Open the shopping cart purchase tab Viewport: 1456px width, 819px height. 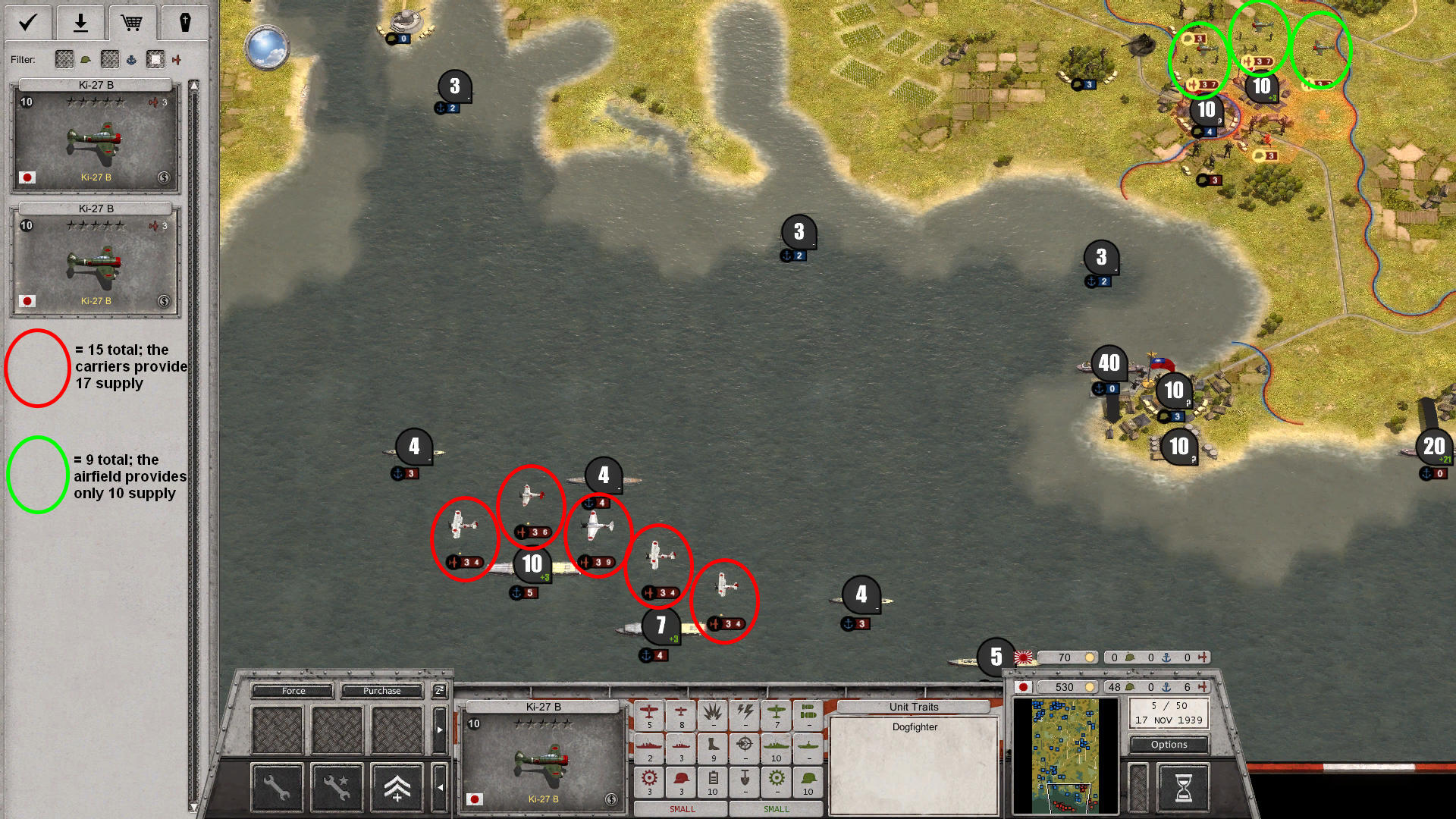click(133, 22)
